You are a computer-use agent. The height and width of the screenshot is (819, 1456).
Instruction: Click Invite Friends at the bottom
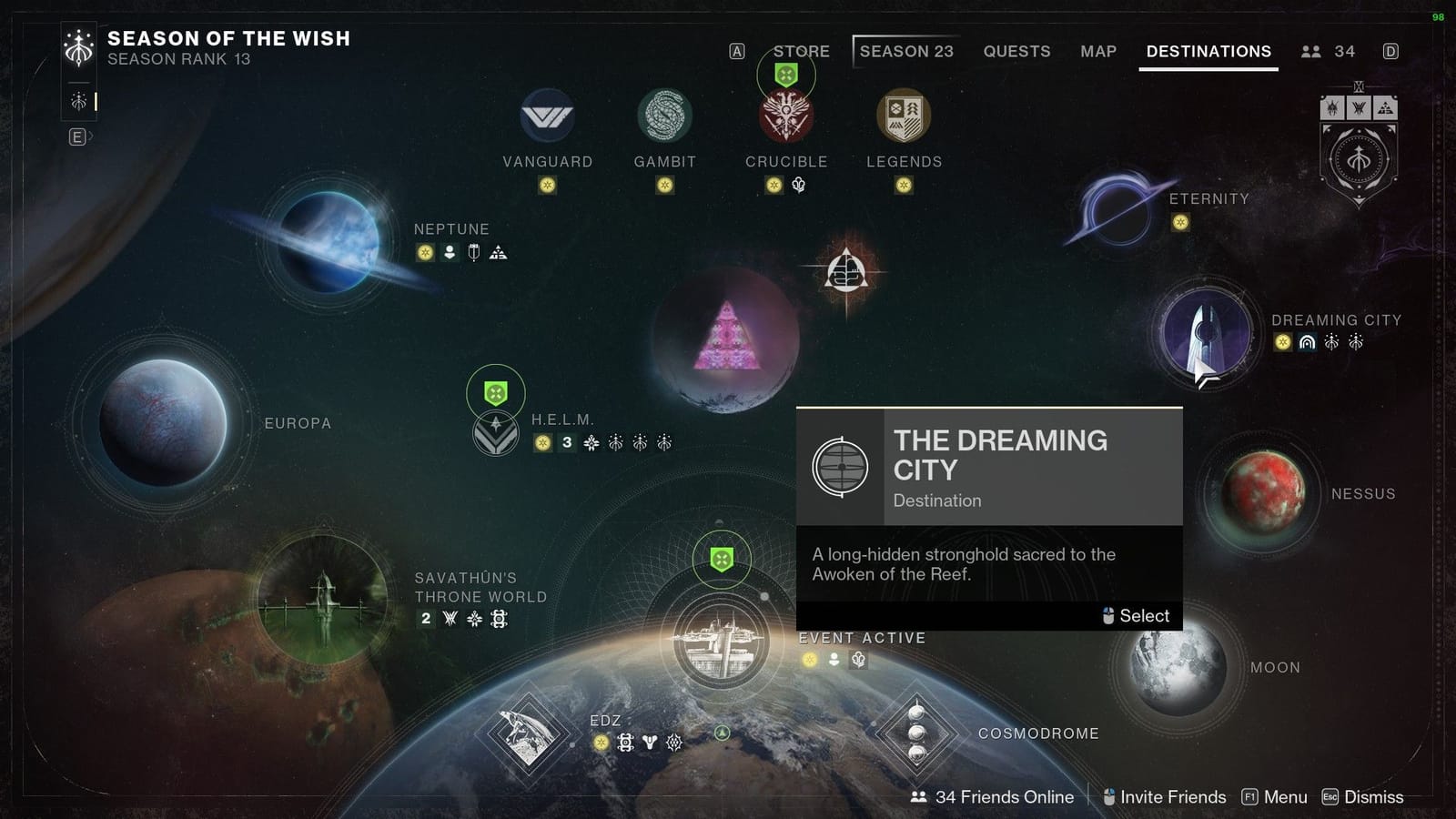(x=1174, y=796)
